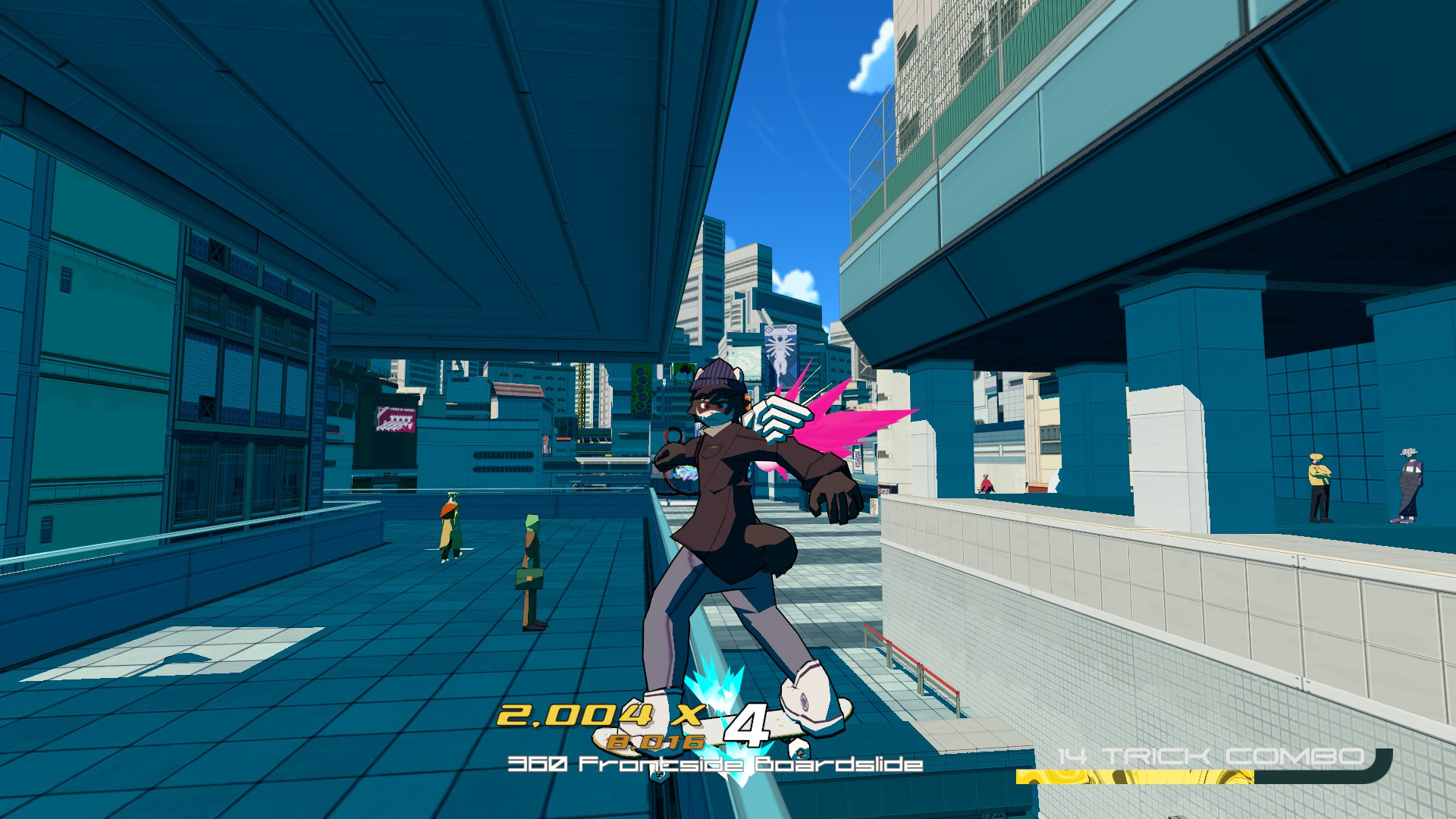Toggle the skater's beanie hat
Screen dimensions: 1456x819
tap(713, 377)
